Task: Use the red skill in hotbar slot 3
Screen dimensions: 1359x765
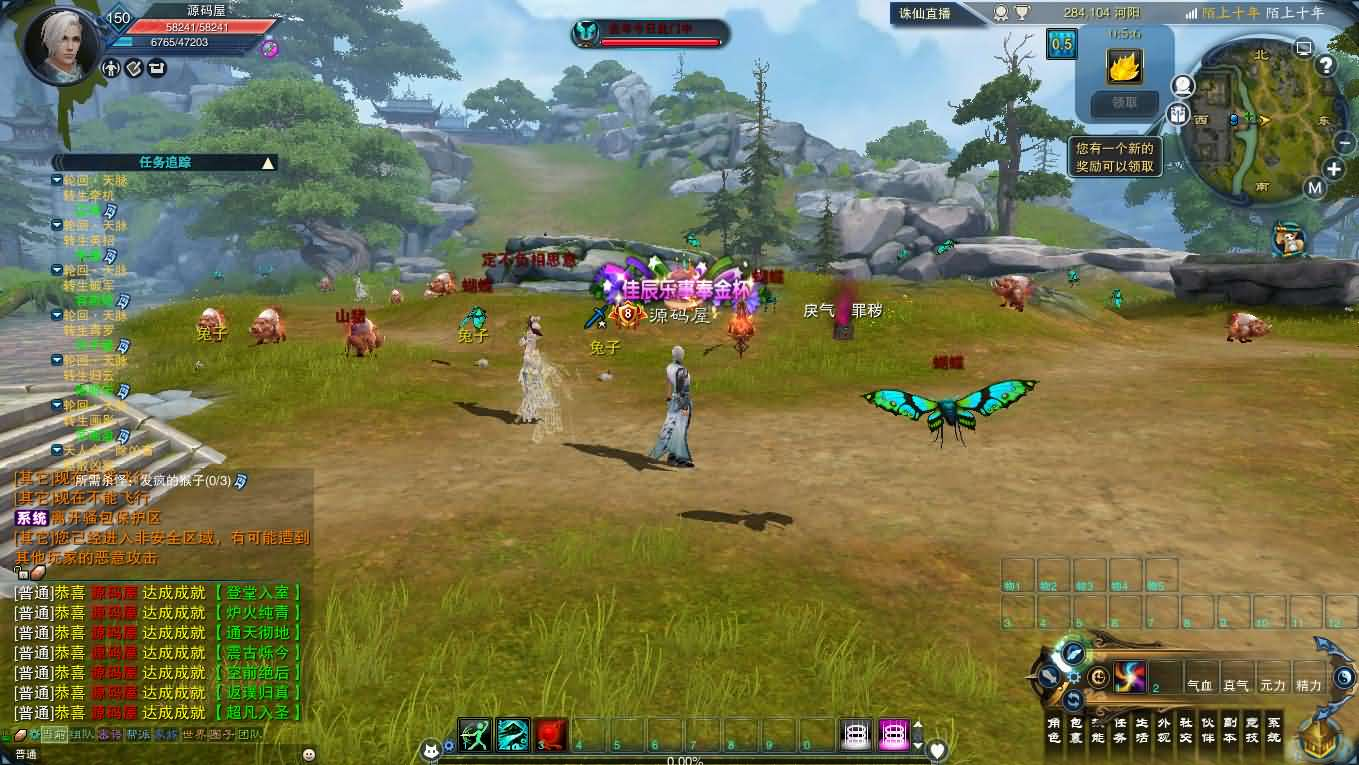Action: tap(551, 735)
